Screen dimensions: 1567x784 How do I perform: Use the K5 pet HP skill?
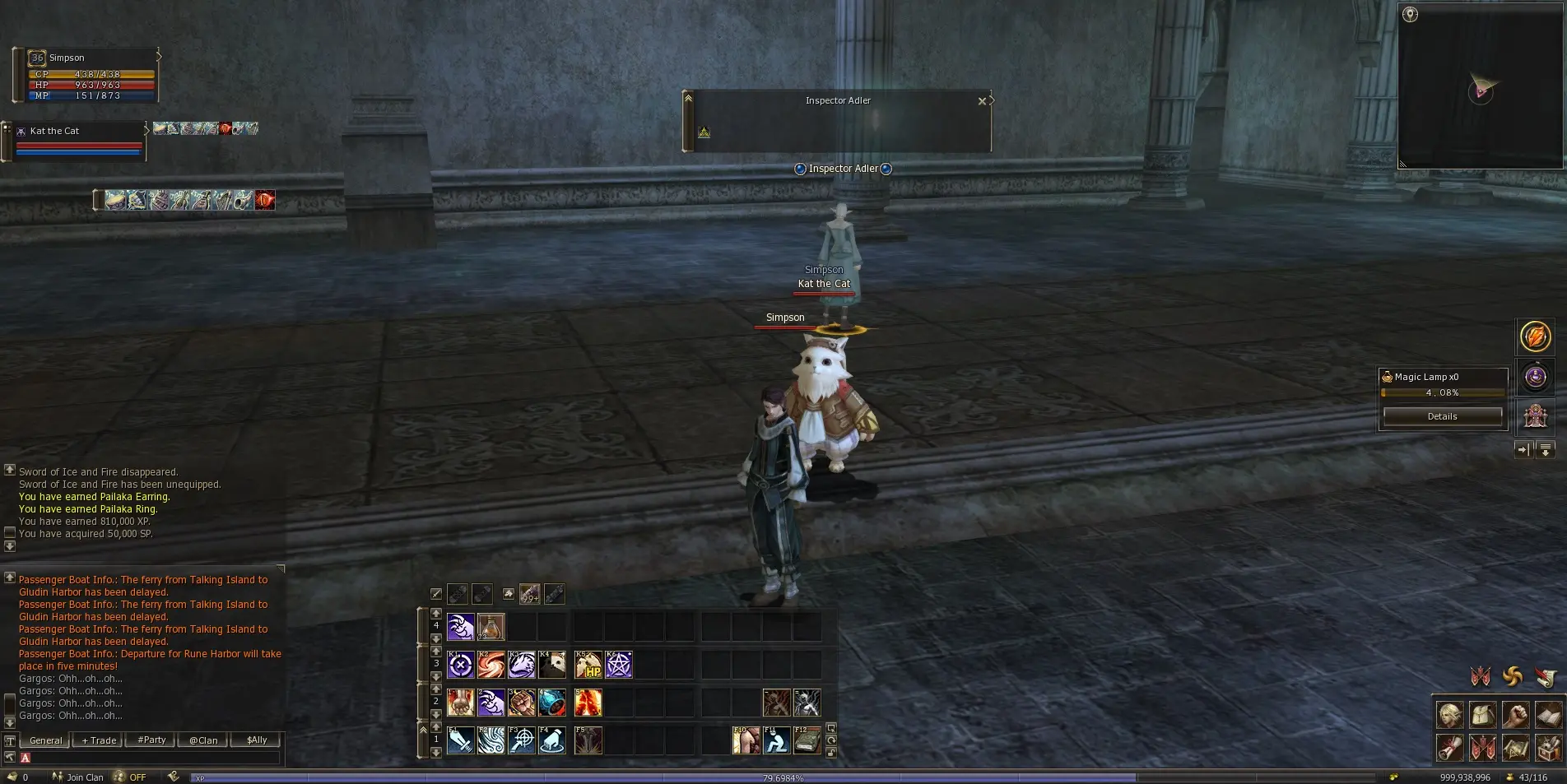(x=588, y=665)
